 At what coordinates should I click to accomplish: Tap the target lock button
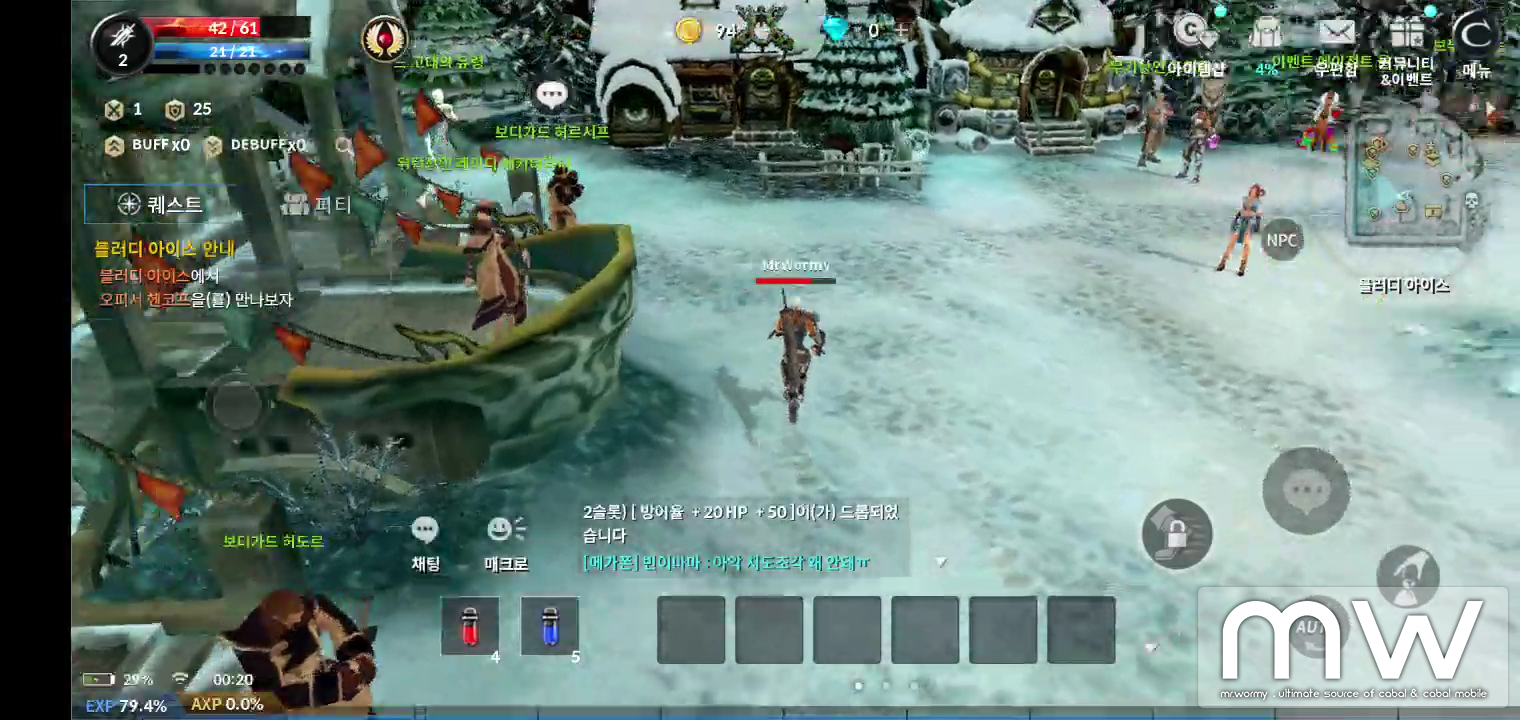coord(1177,534)
